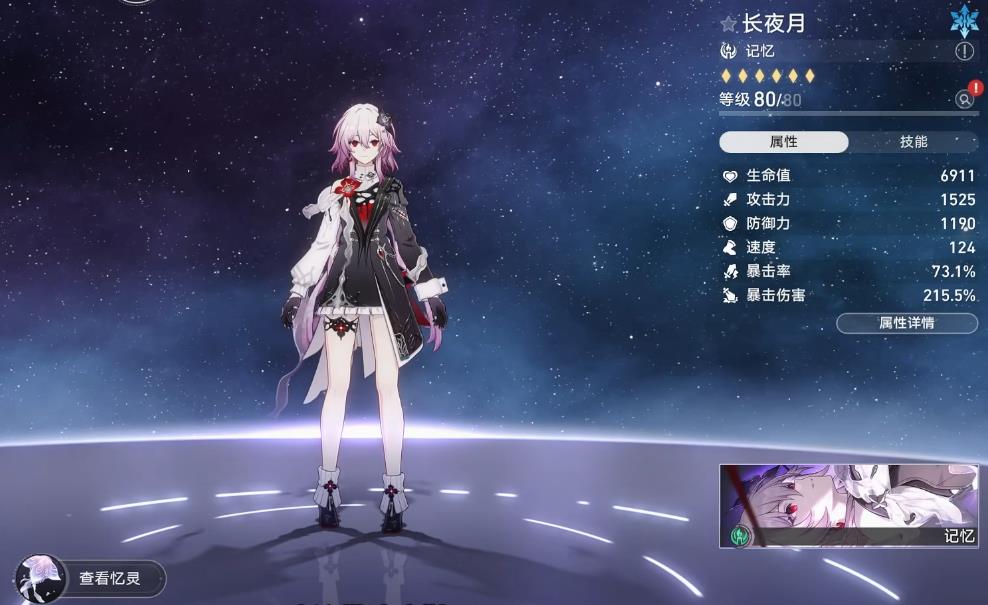Toggle the favorite star beside 长夜月
Screen dimensions: 988x605
(x=729, y=24)
